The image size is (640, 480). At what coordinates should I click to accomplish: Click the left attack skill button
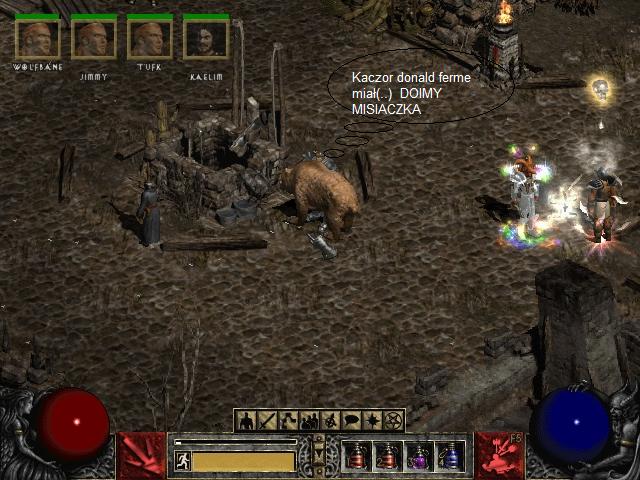[x=141, y=455]
